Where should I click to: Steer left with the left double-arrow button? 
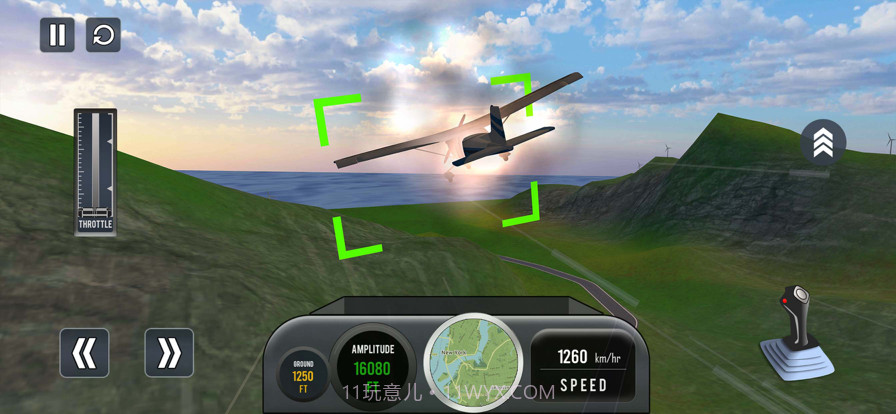(84, 353)
